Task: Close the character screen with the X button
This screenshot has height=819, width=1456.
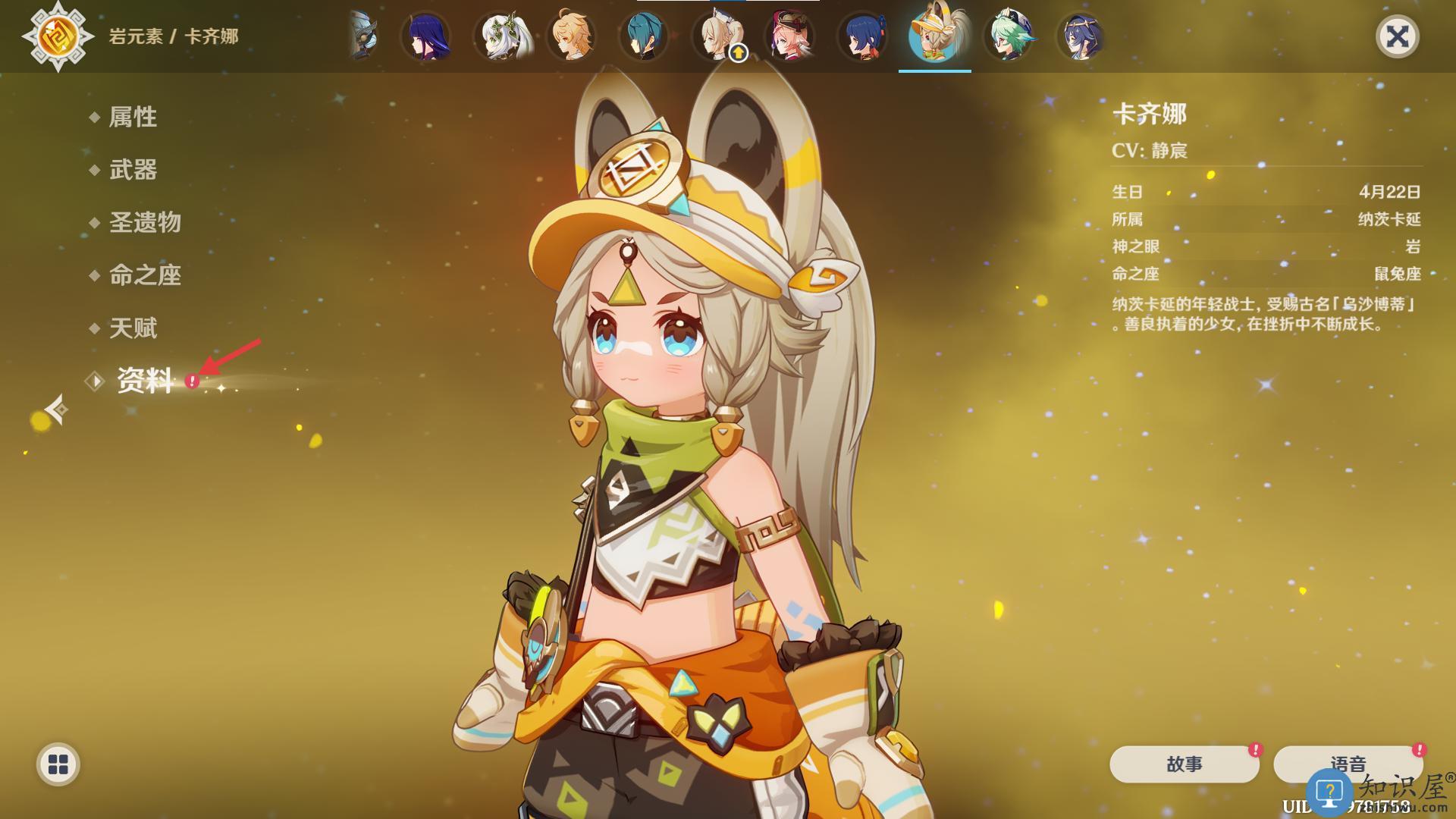Action: tap(1397, 36)
